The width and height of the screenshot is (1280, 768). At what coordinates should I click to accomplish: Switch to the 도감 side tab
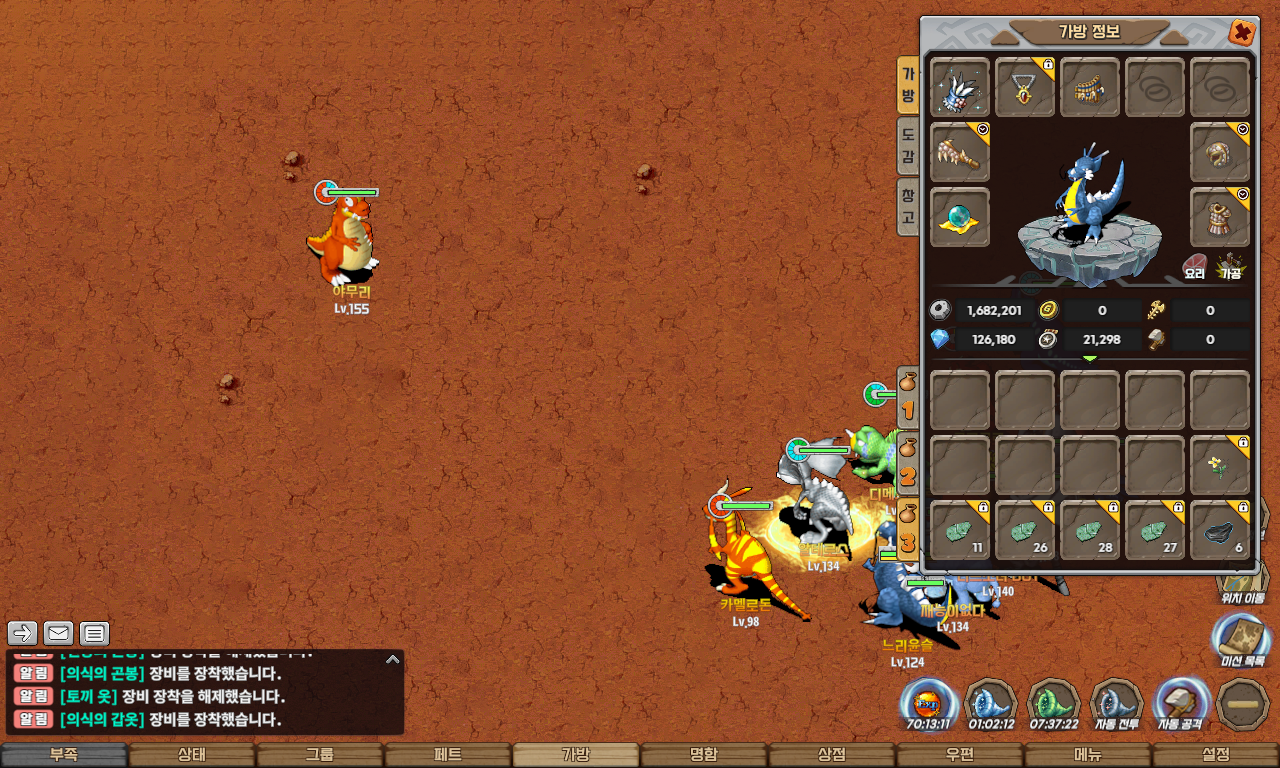click(x=908, y=145)
